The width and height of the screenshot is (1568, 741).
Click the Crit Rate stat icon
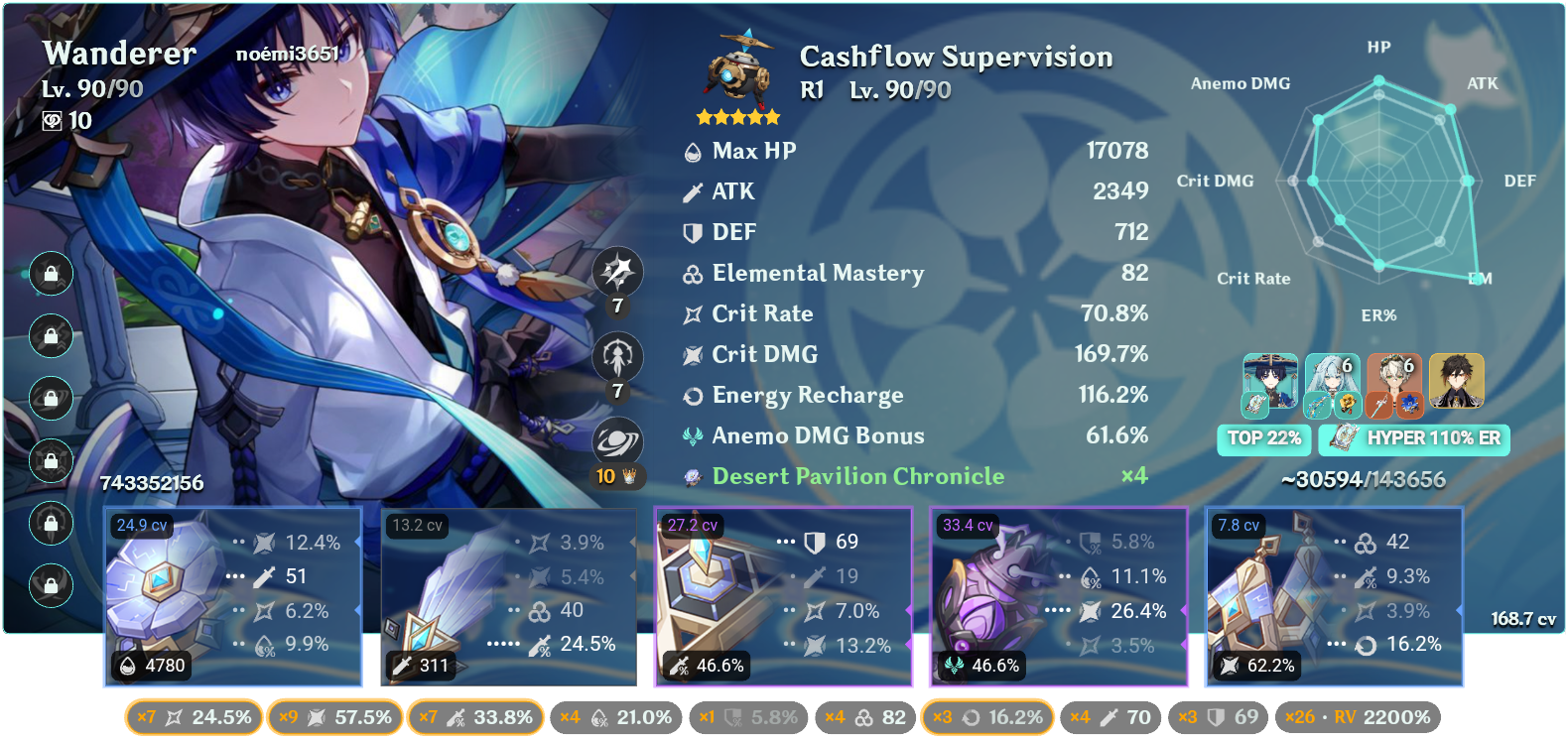pos(694,313)
